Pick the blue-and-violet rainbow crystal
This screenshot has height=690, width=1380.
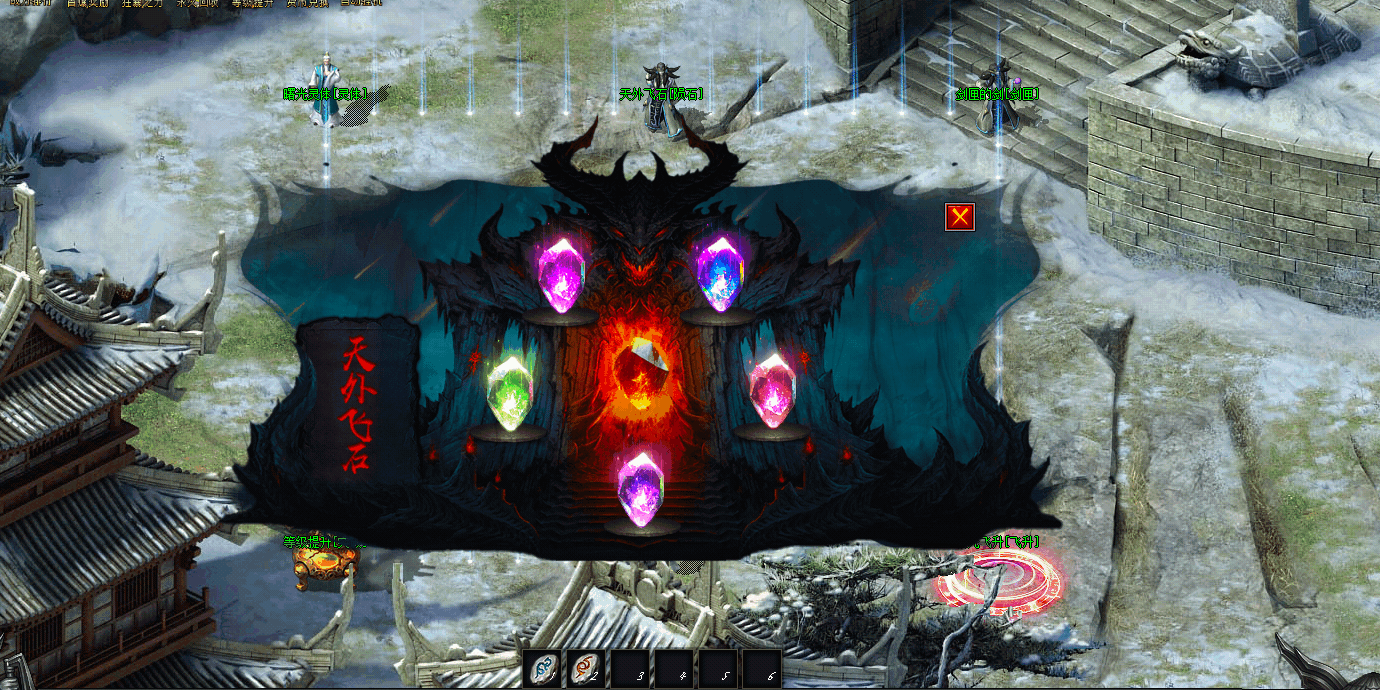[718, 273]
